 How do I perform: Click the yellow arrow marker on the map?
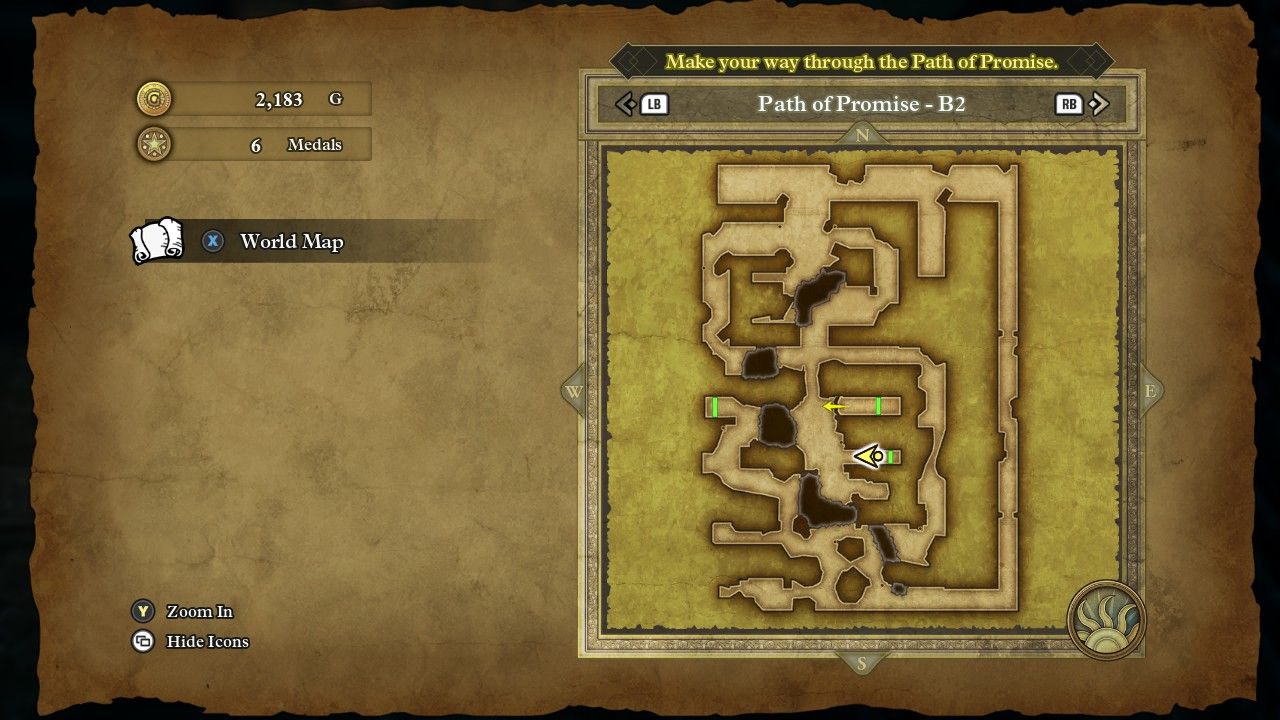click(833, 406)
